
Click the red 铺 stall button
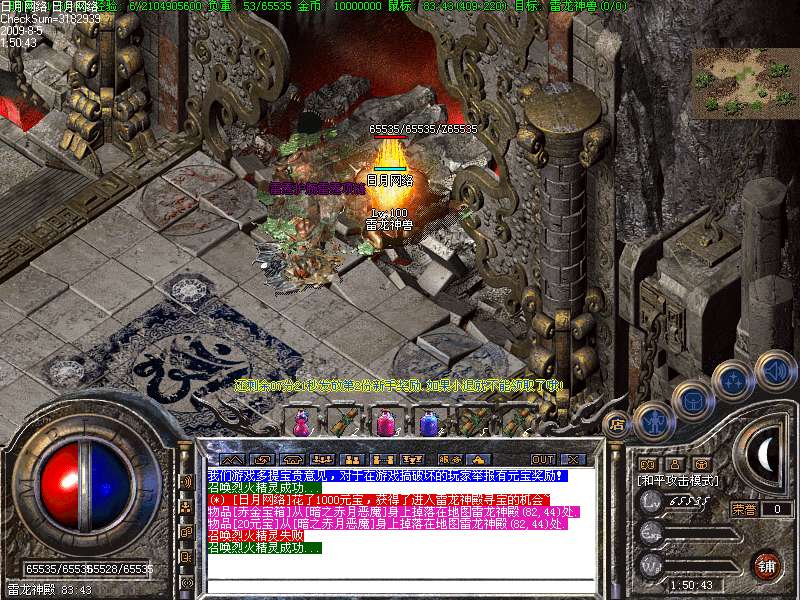pyautogui.click(x=766, y=566)
